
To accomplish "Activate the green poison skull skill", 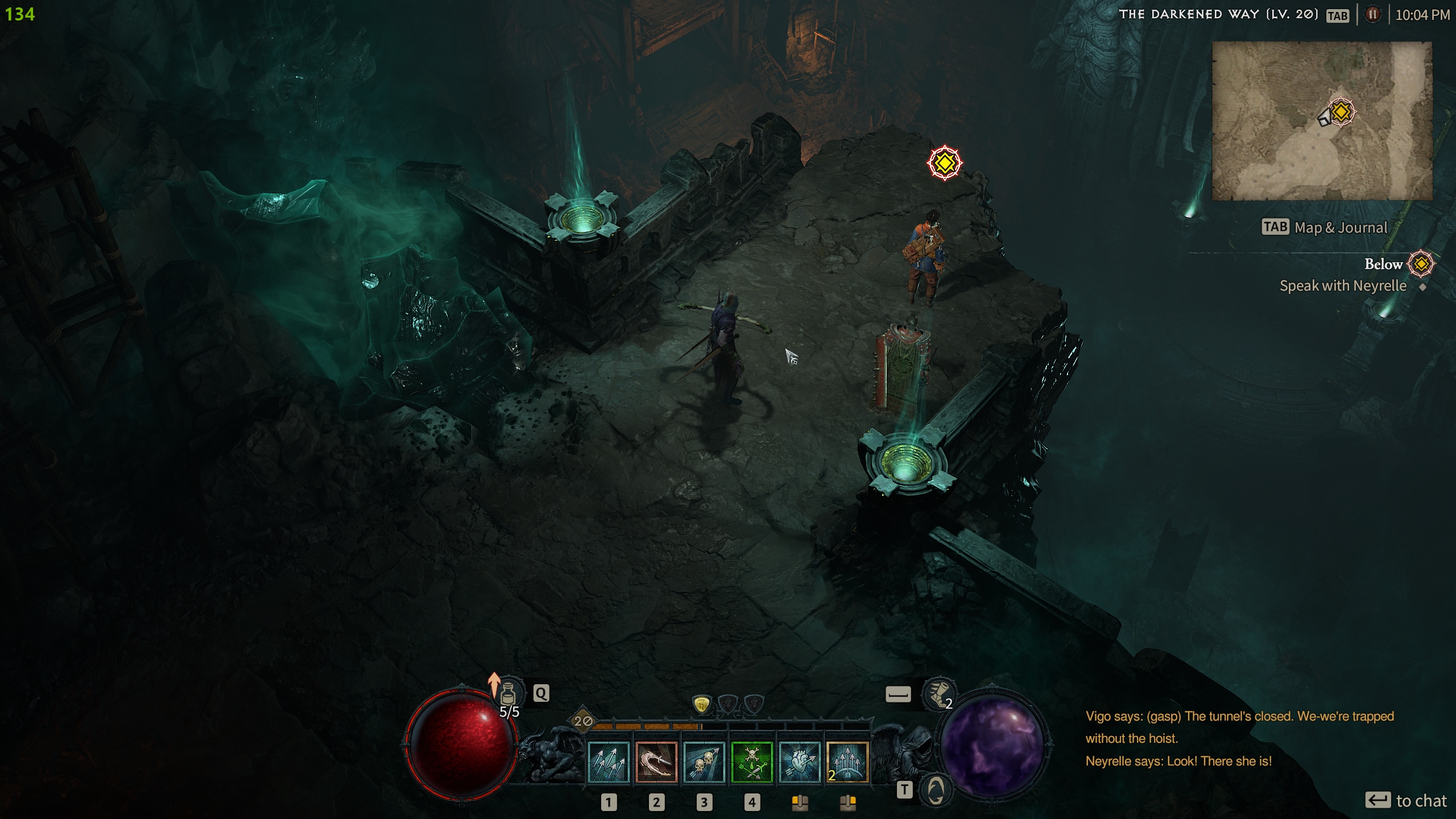I will (x=751, y=762).
